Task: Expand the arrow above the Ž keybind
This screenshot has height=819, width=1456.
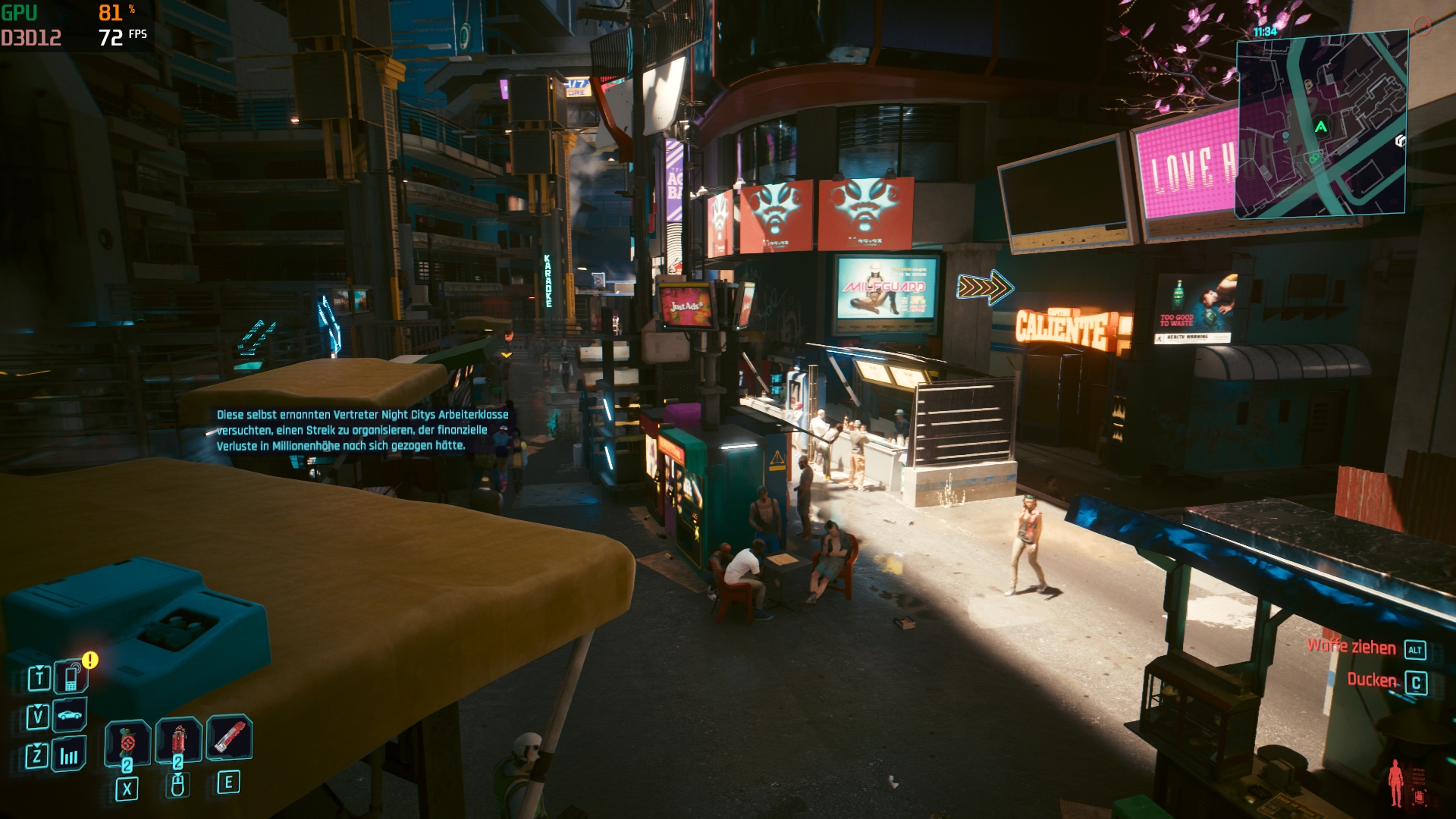Action: click(38, 745)
